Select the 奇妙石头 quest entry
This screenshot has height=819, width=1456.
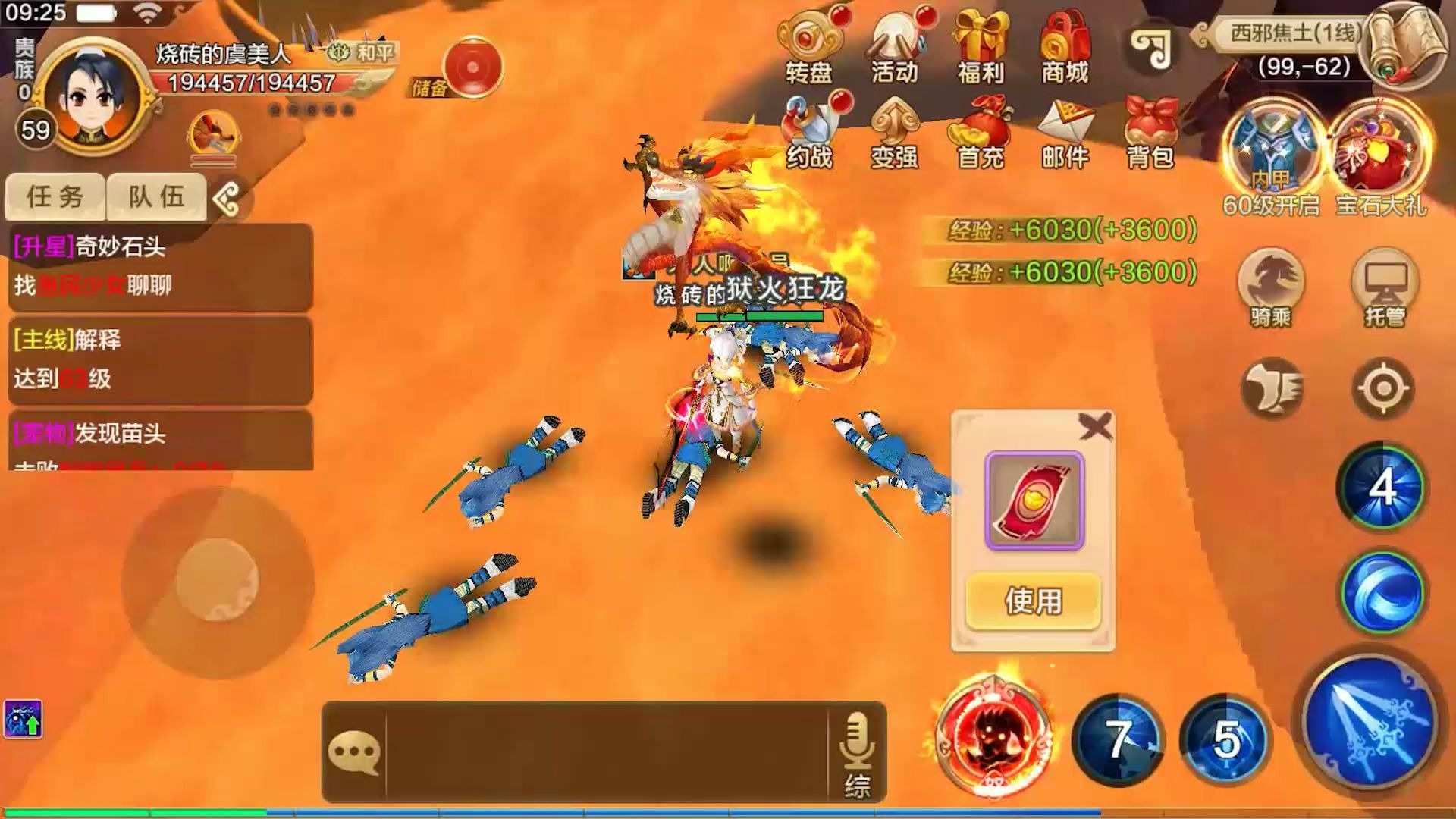tap(160, 266)
